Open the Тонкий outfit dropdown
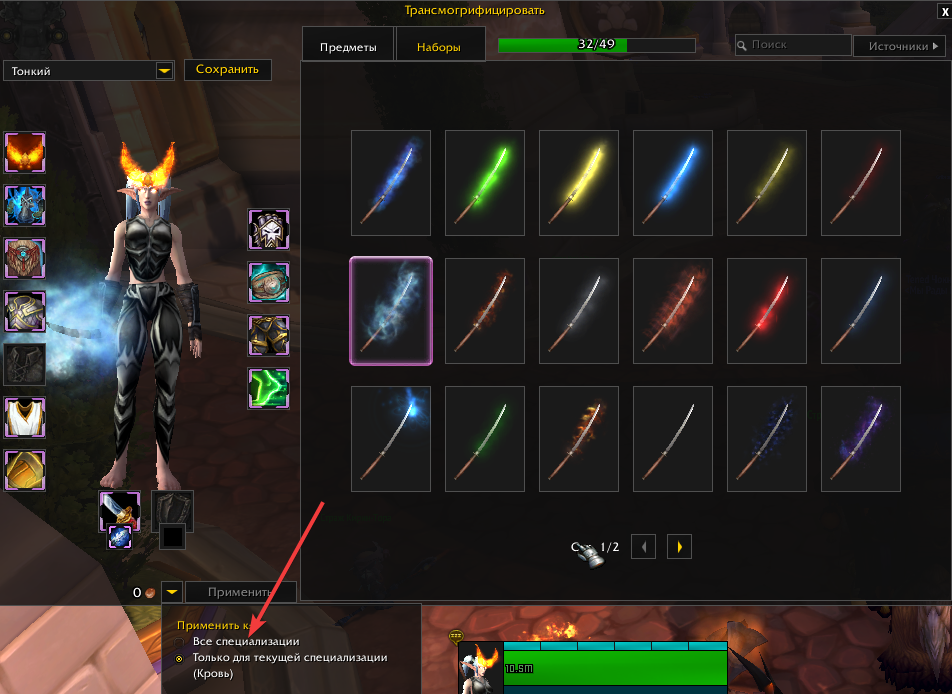The height and width of the screenshot is (694, 952). 164,71
